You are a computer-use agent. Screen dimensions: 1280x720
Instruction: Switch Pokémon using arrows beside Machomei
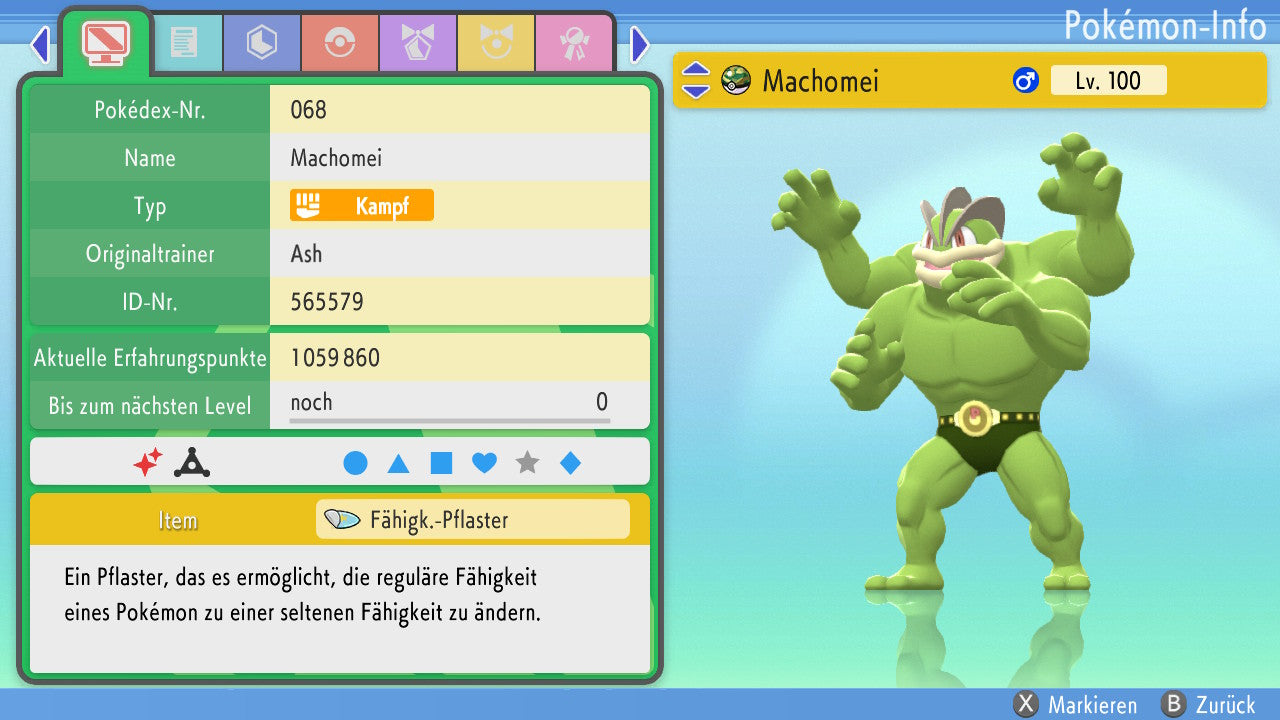click(695, 81)
